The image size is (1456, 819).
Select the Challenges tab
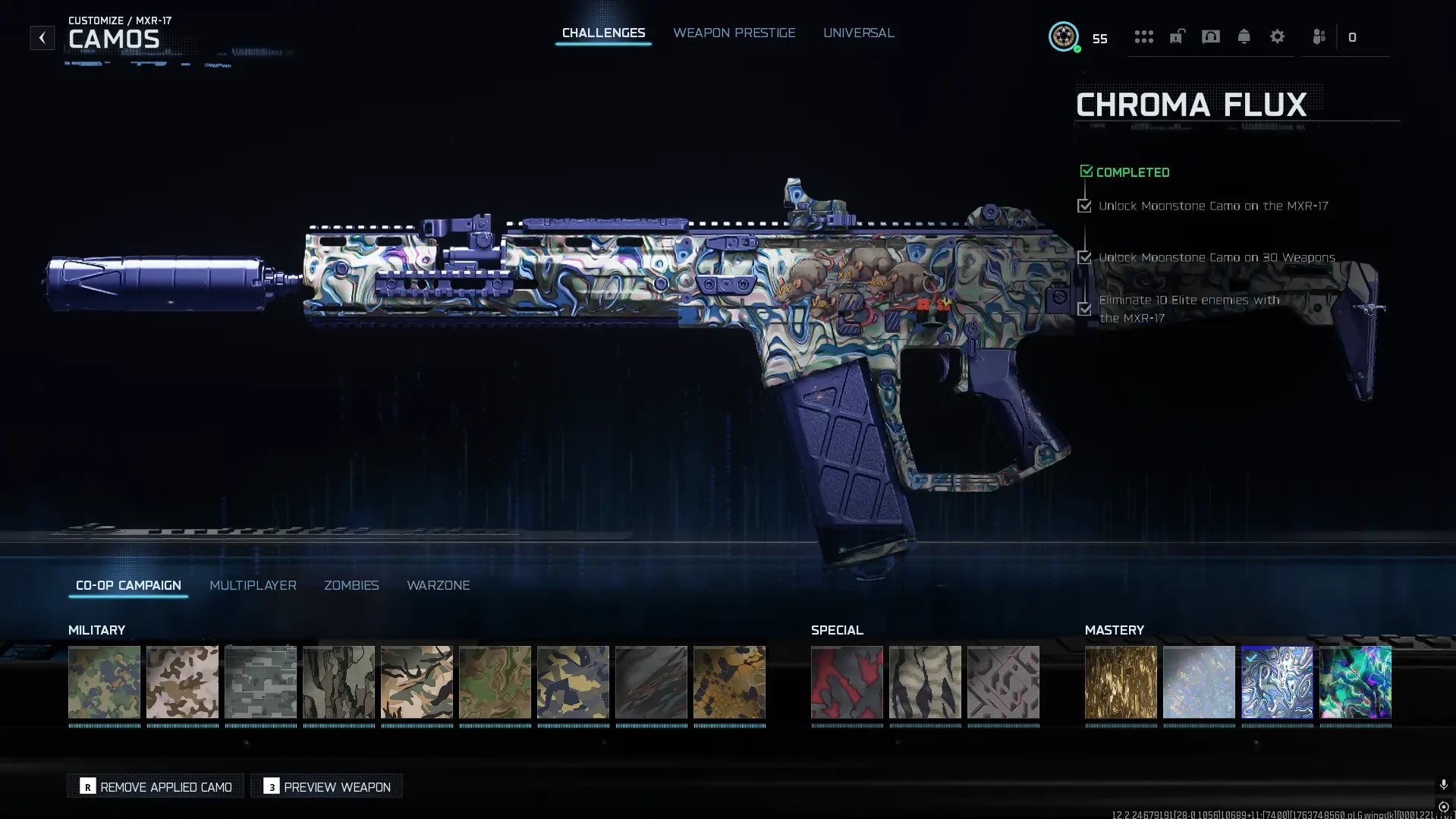tap(603, 33)
